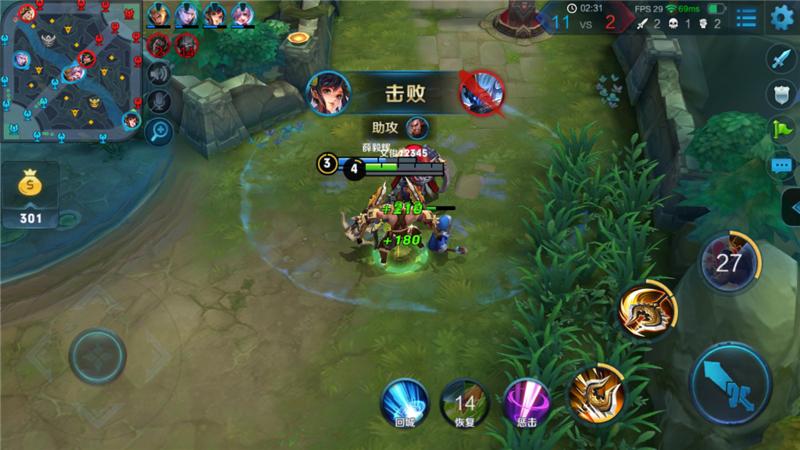Open the gold shop showing 301
Screen dimensions: 800x450
coord(30,195)
